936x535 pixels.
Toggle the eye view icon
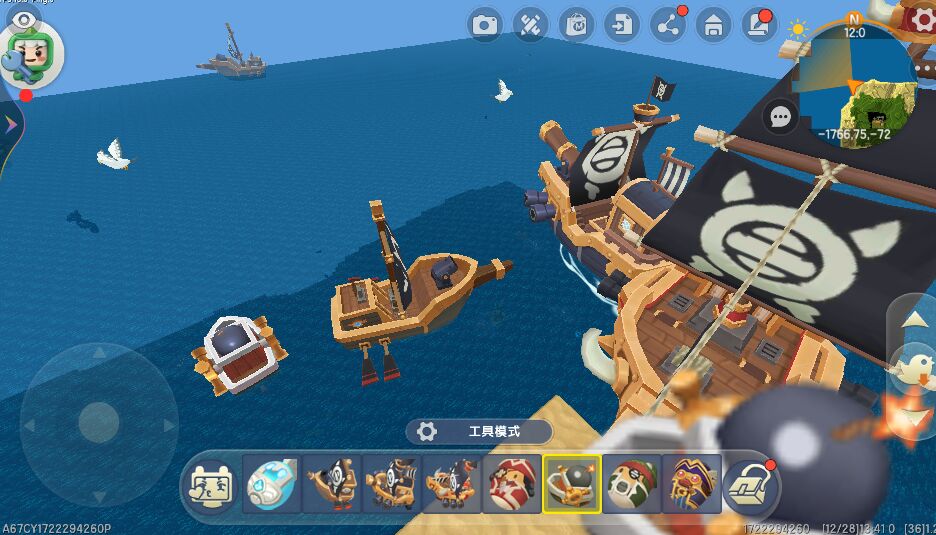pyautogui.click(x=23, y=20)
